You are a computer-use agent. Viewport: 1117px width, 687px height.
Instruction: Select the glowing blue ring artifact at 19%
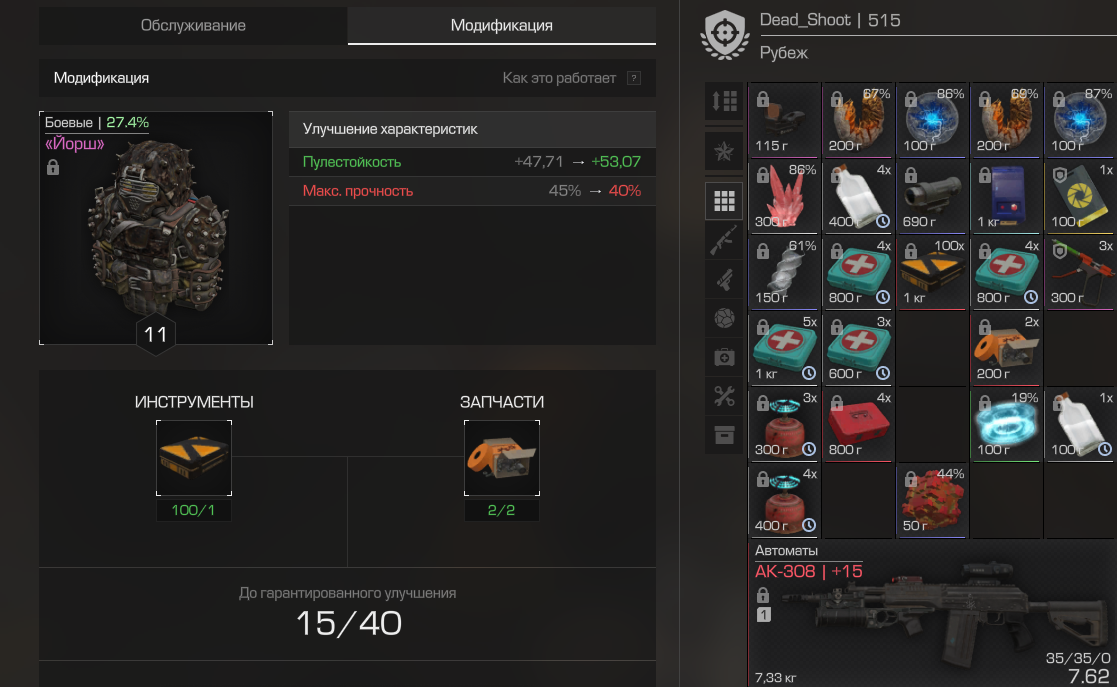pos(1006,424)
